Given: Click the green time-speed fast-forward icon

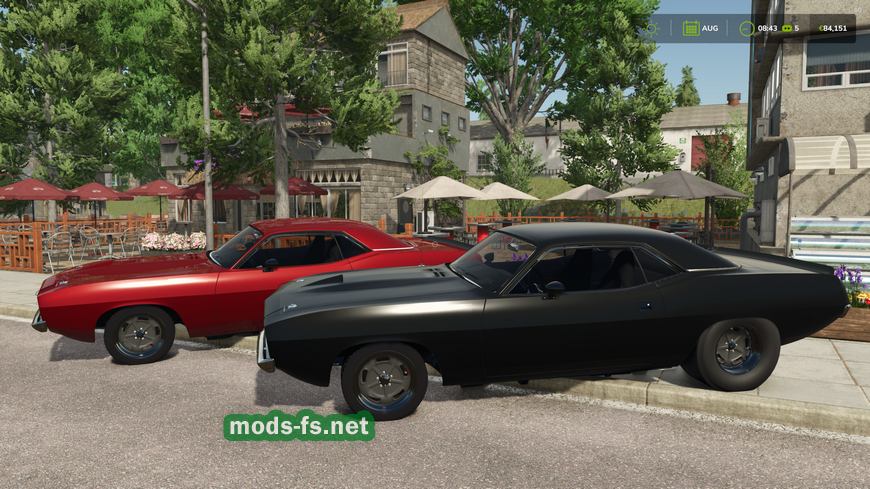Looking at the screenshot, I should [x=787, y=28].
